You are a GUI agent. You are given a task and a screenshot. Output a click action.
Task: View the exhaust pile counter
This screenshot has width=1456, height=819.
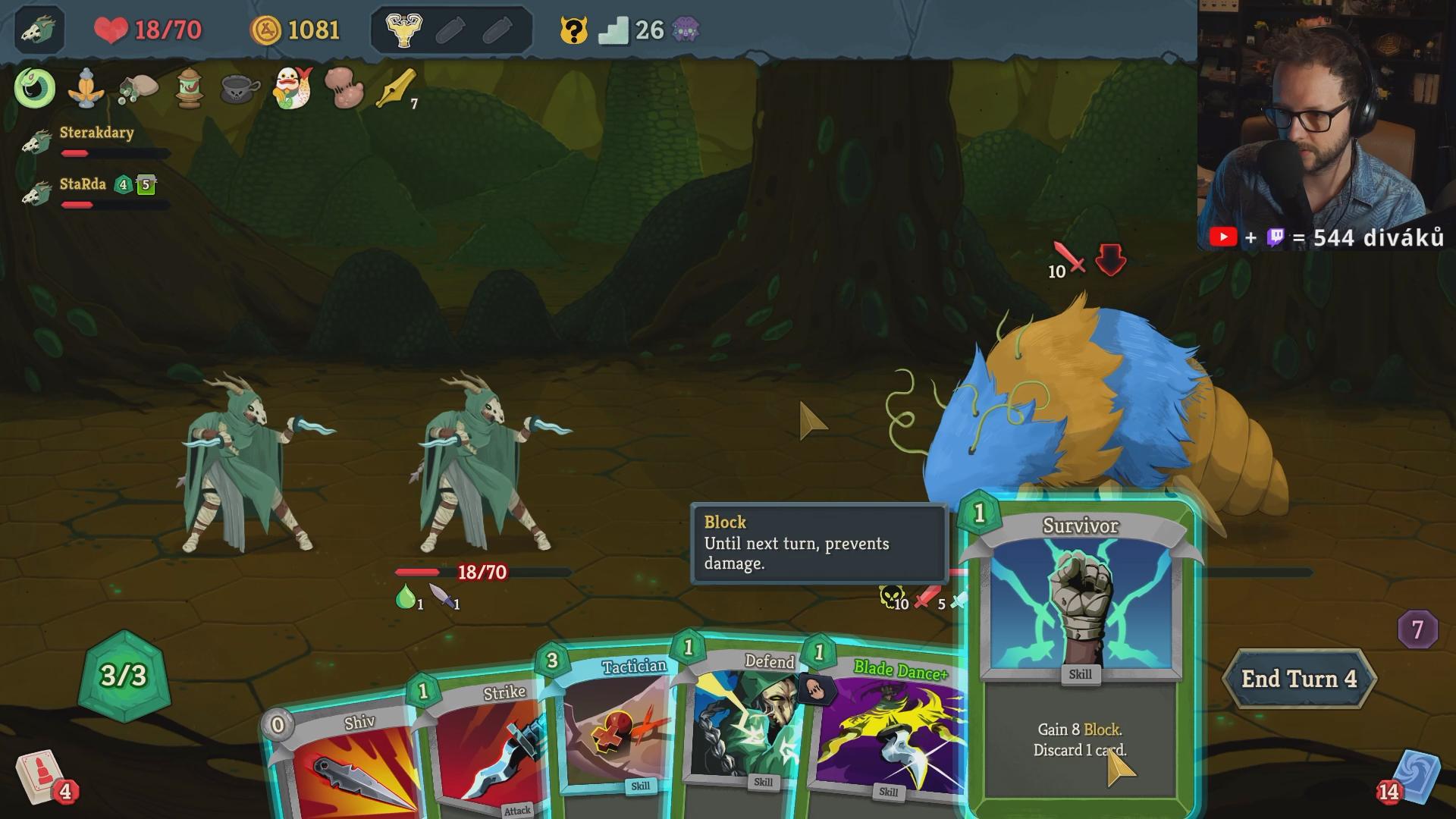click(1417, 629)
